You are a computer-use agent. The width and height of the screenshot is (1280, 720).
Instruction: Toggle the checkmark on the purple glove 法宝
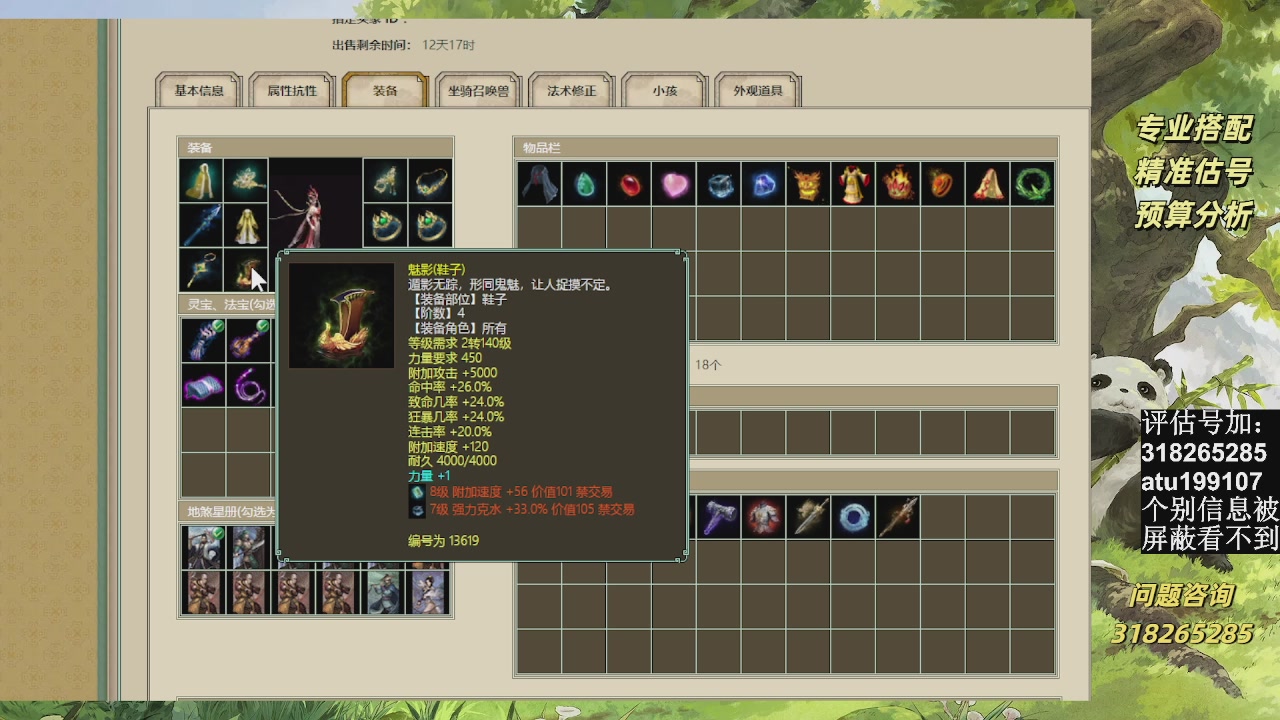[218, 324]
